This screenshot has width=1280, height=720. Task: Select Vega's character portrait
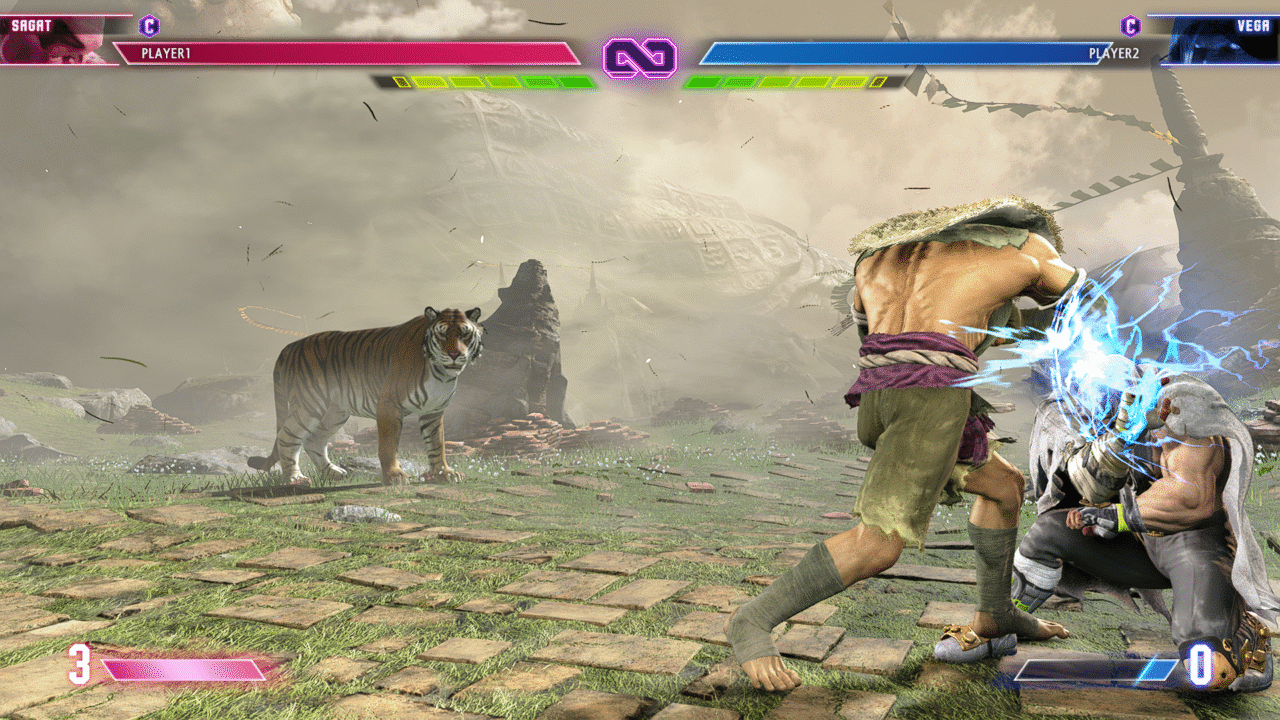[x=1220, y=40]
